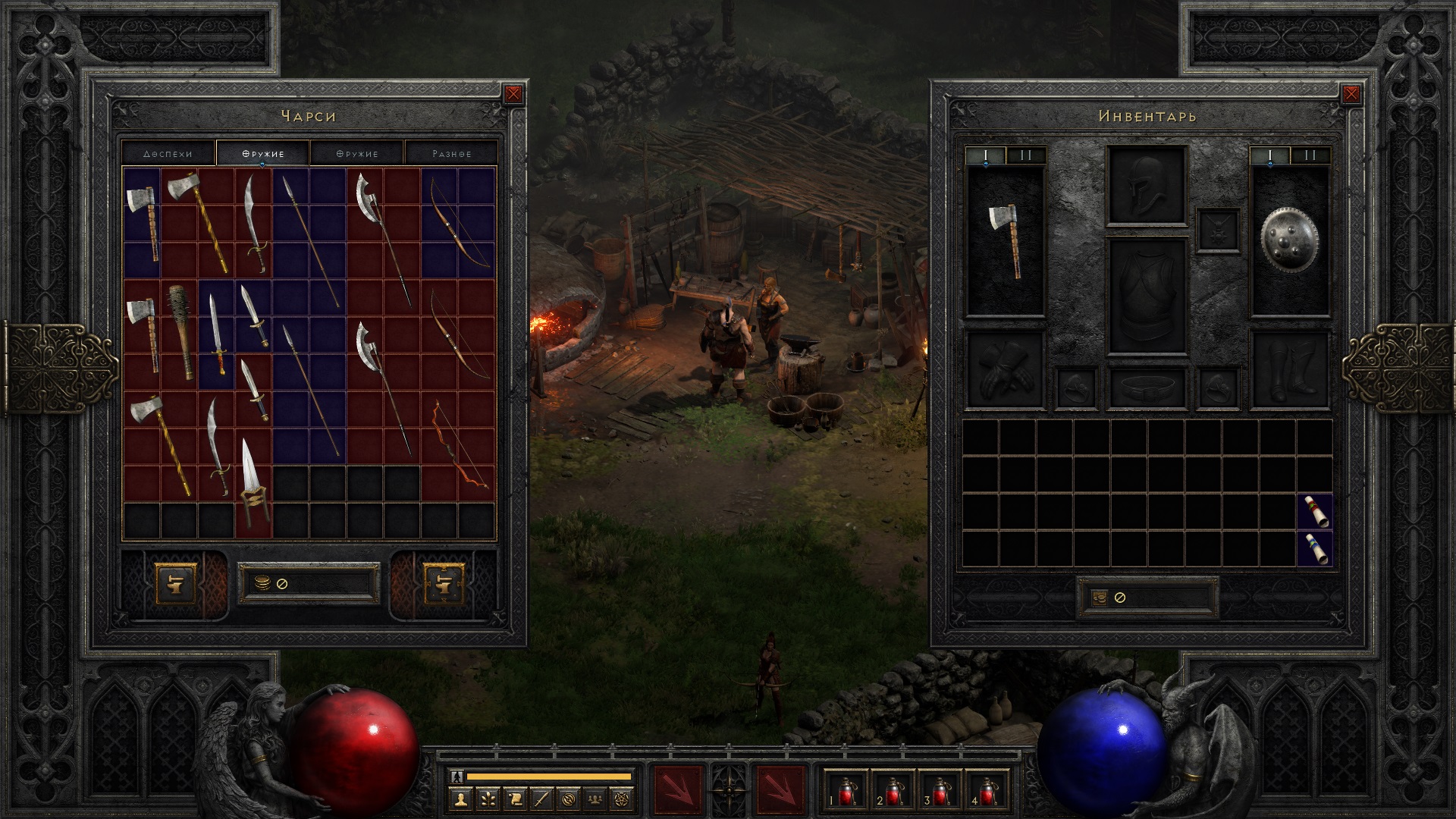1456x819 pixels.
Task: Click the red-ribbon scroll in inventory
Action: pos(1315,511)
